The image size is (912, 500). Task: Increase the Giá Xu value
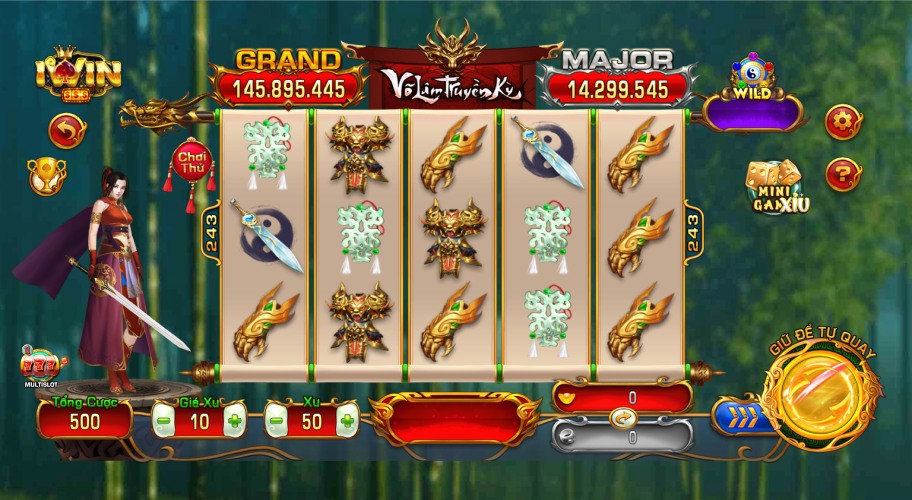click(234, 420)
